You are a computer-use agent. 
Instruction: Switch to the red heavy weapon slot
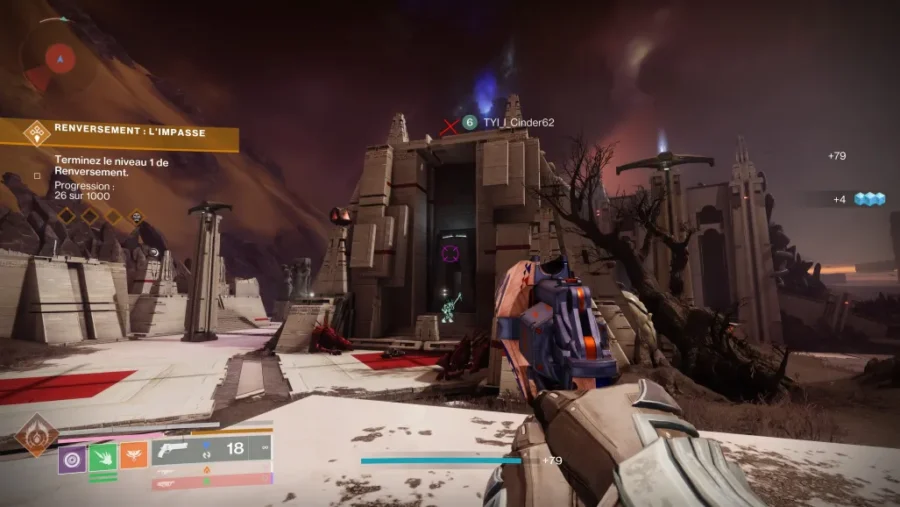click(210, 482)
